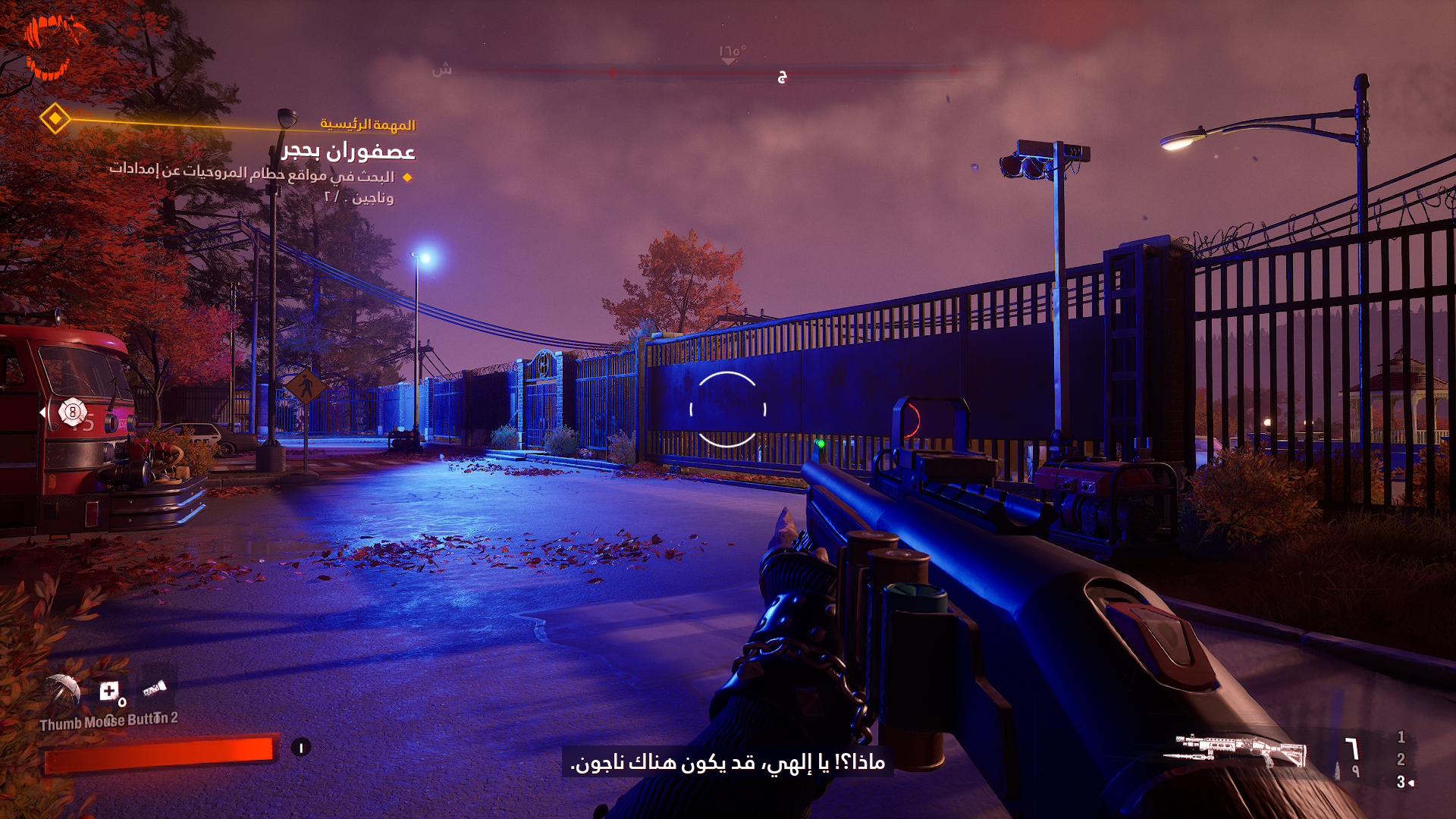The image size is (1456, 819).
Task: Use the medkit item icon
Action: click(110, 691)
